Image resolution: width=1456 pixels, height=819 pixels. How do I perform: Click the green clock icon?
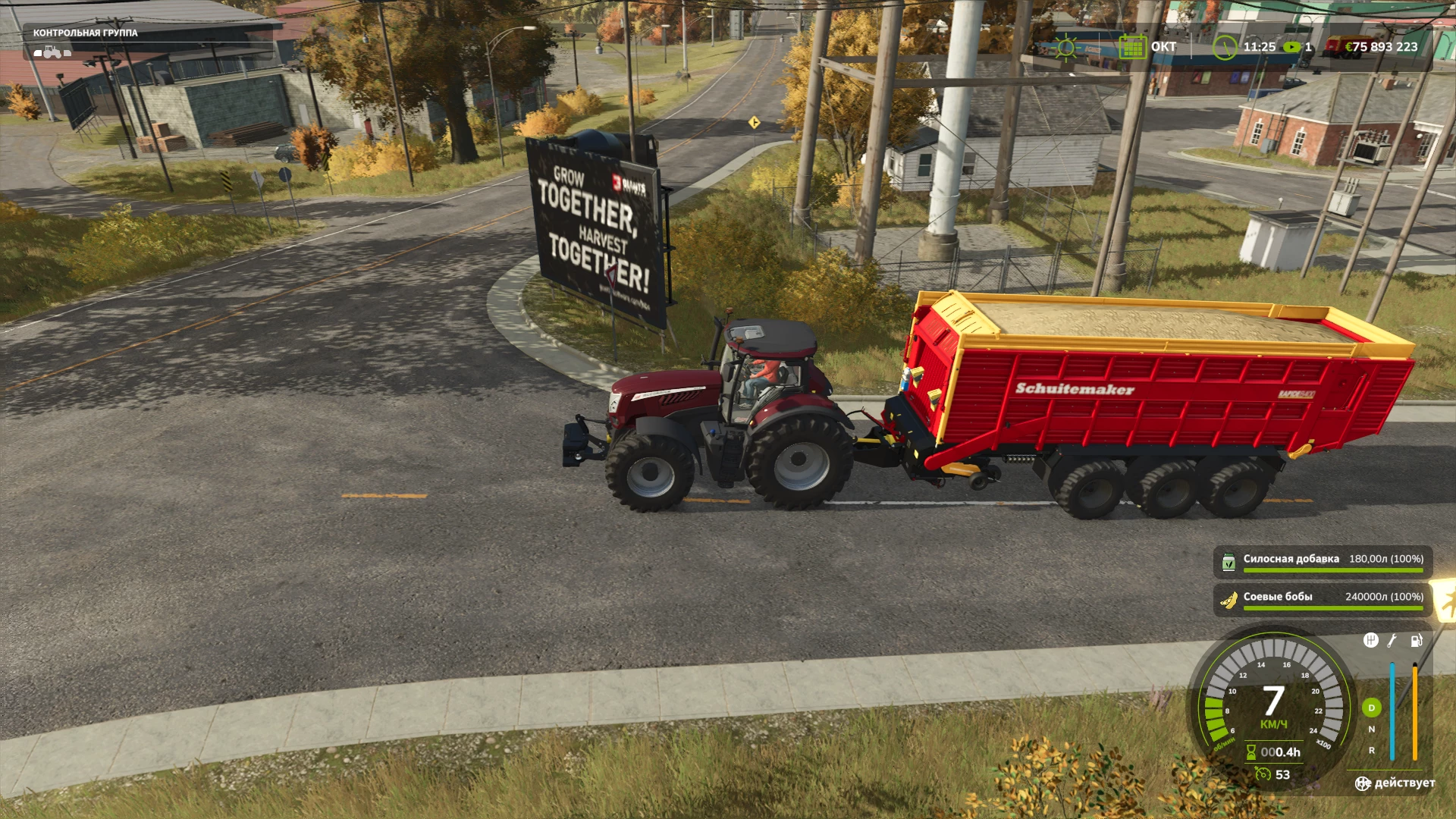click(1224, 47)
